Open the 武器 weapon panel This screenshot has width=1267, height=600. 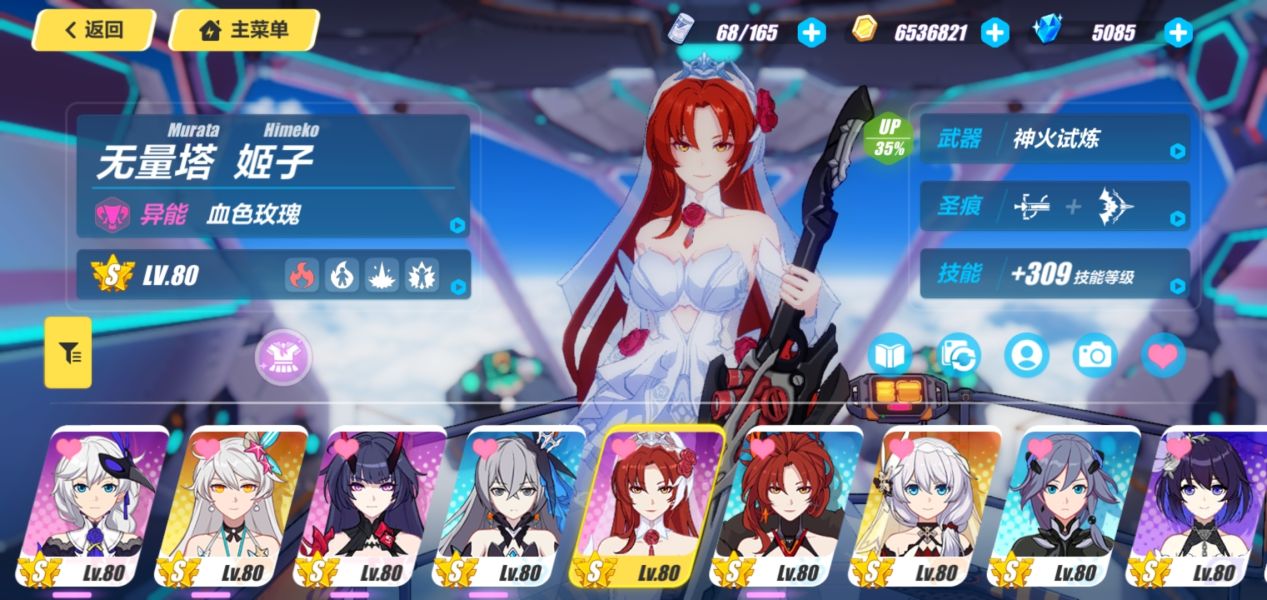[1054, 139]
